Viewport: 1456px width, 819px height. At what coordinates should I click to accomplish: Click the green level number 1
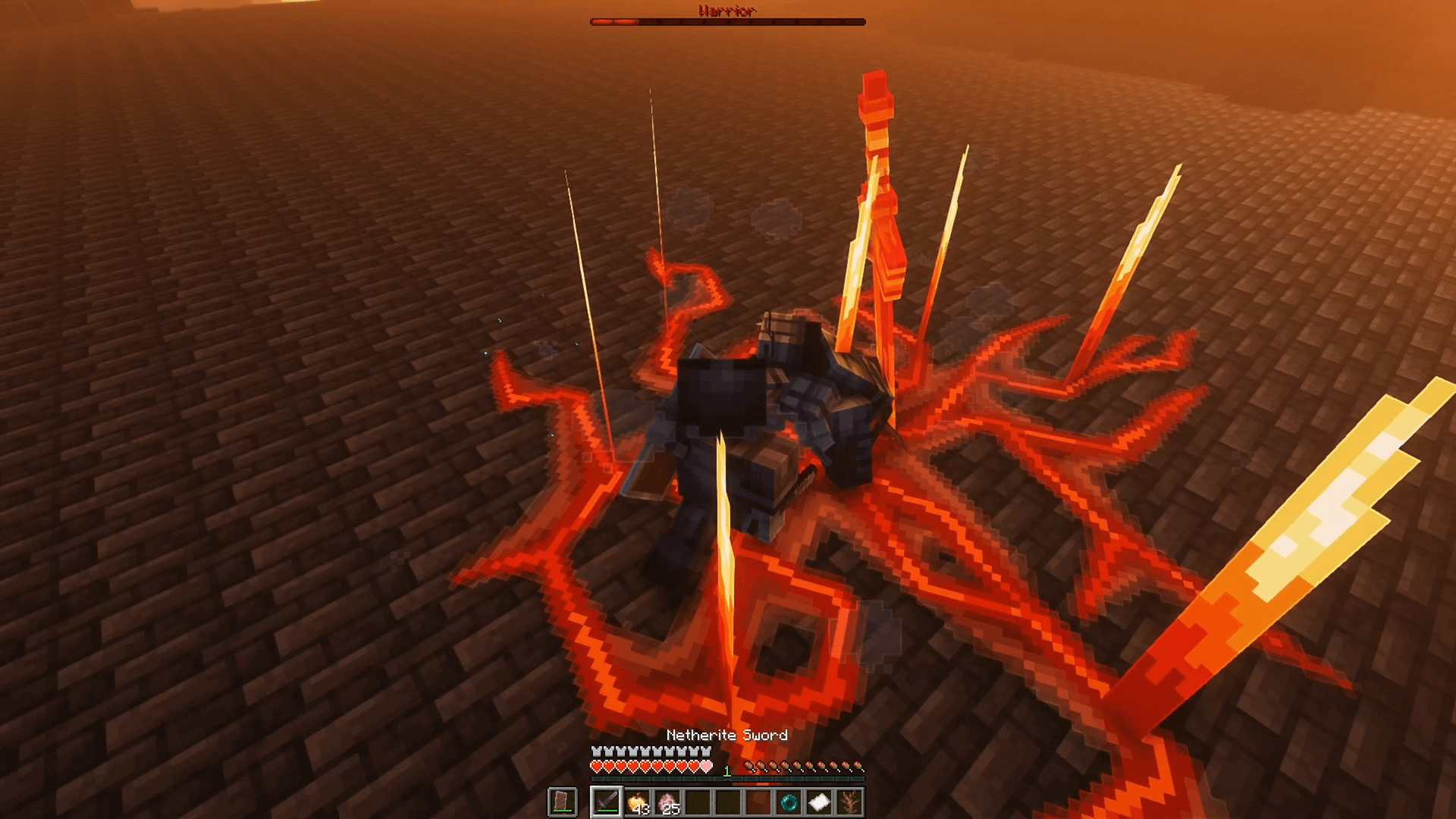[727, 771]
